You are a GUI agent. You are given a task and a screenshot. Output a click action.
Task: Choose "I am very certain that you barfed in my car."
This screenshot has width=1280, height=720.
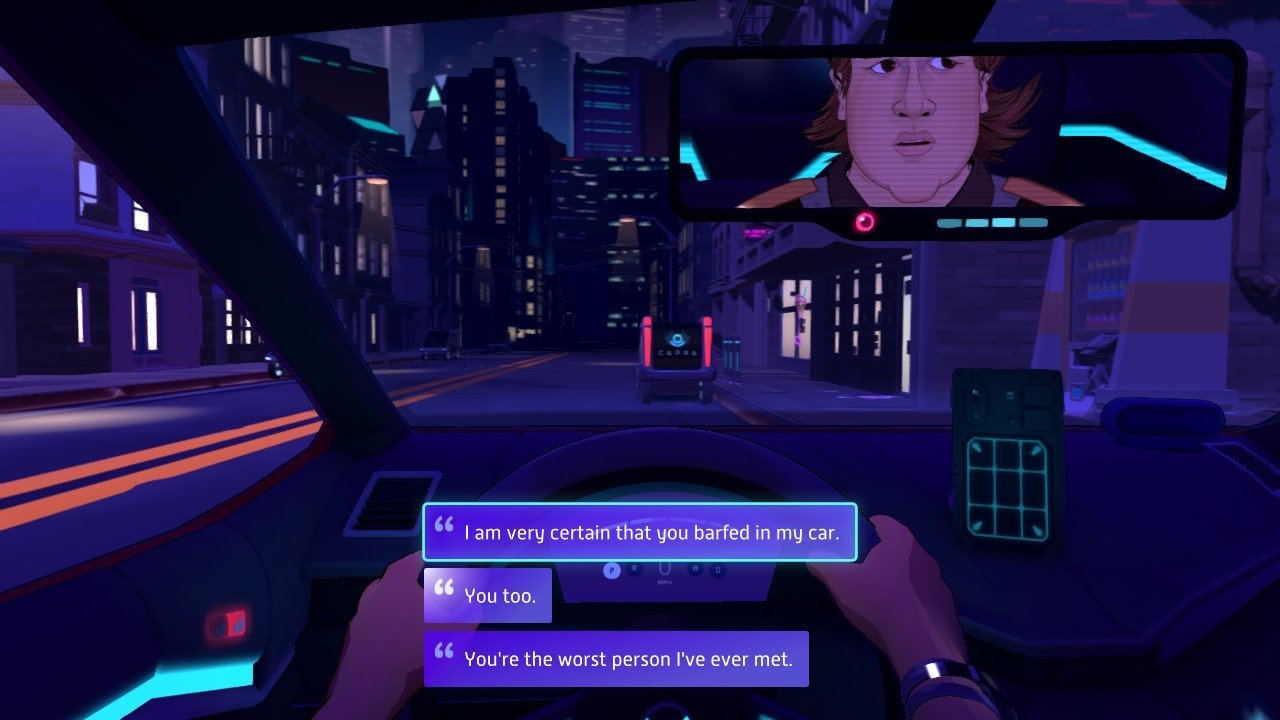(640, 532)
